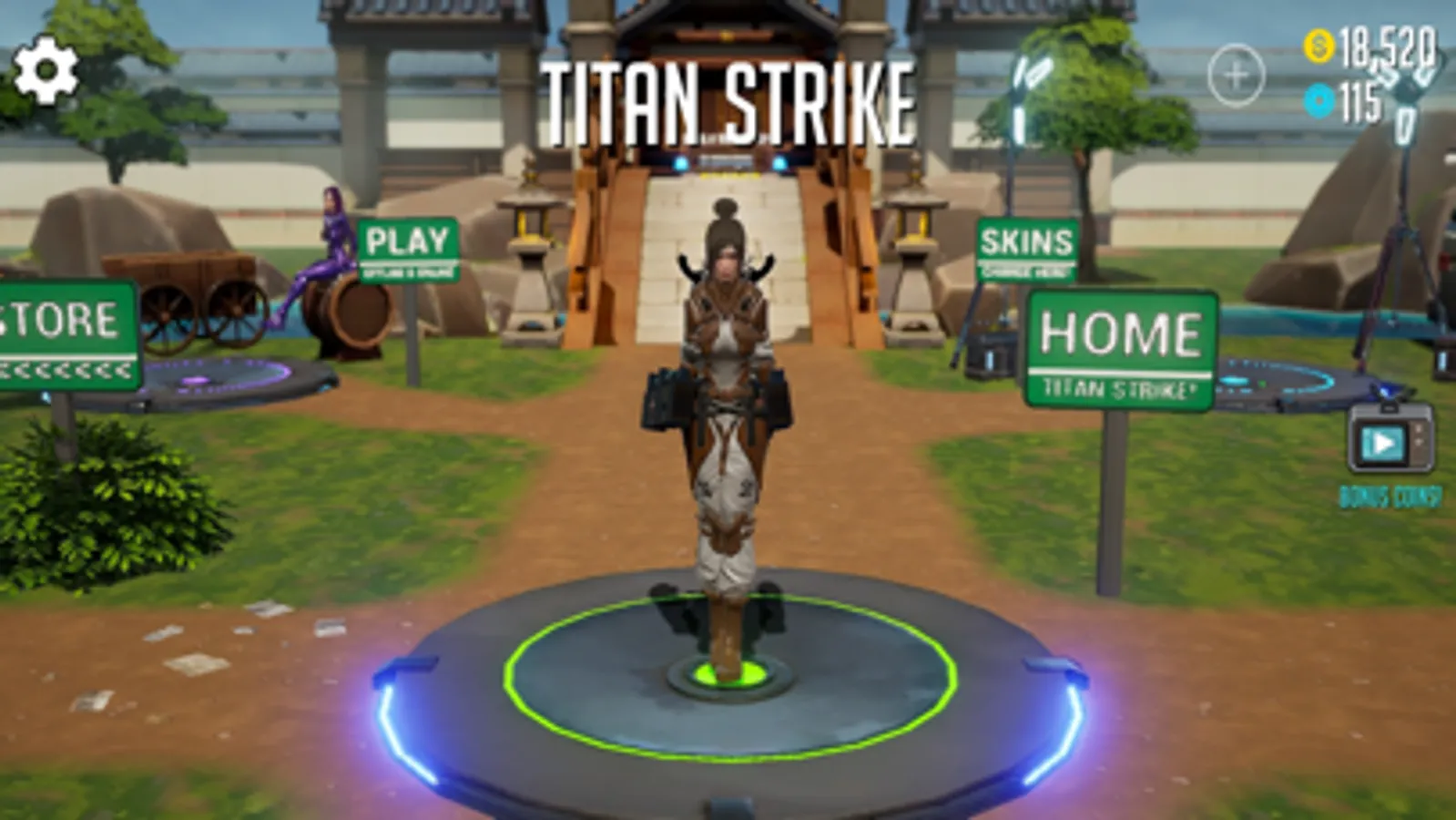Click the green PLAY sign
1456x820 pixels.
coord(408,243)
